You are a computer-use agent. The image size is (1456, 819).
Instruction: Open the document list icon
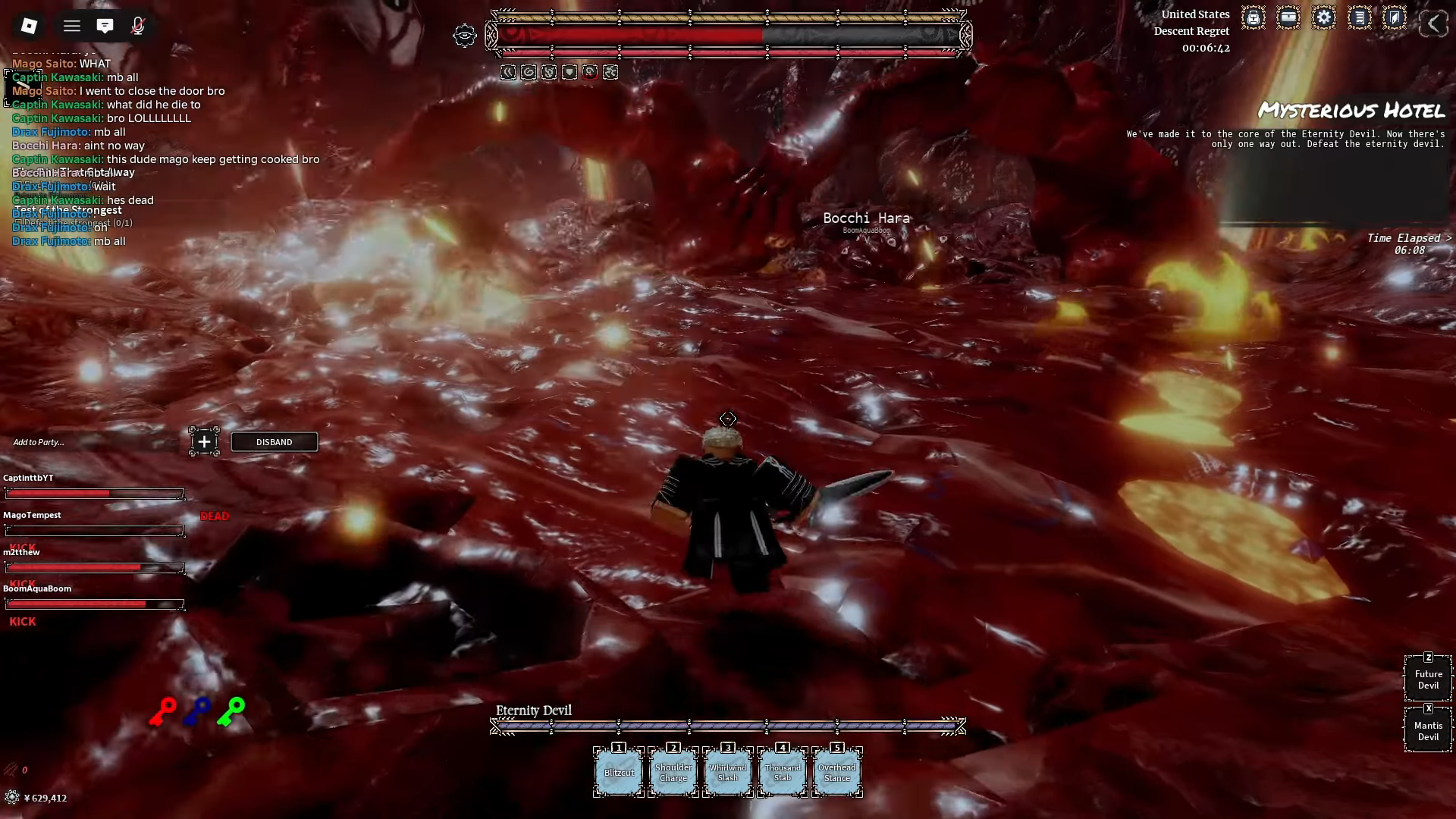point(1359,18)
